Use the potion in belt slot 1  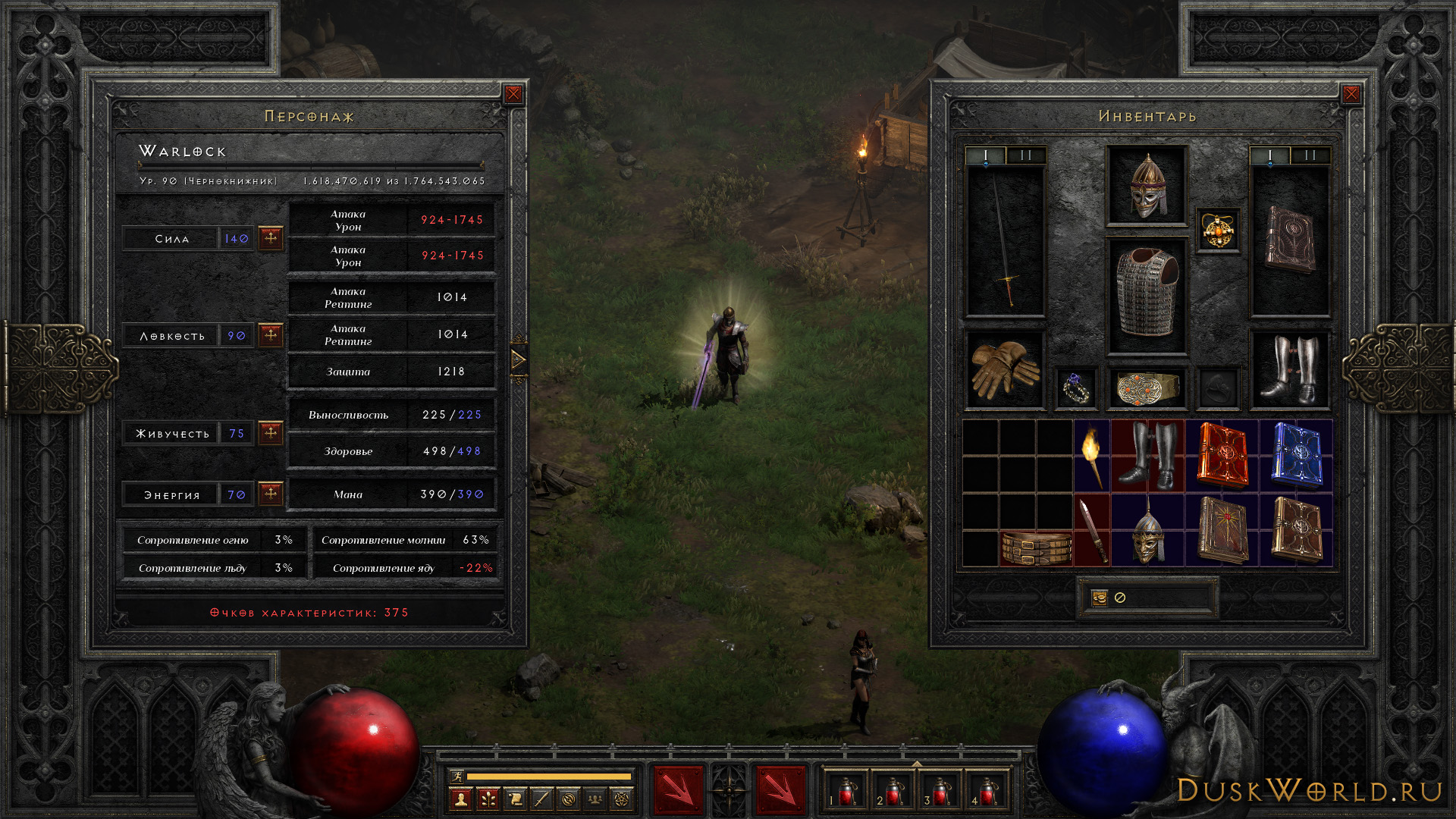coord(846,791)
